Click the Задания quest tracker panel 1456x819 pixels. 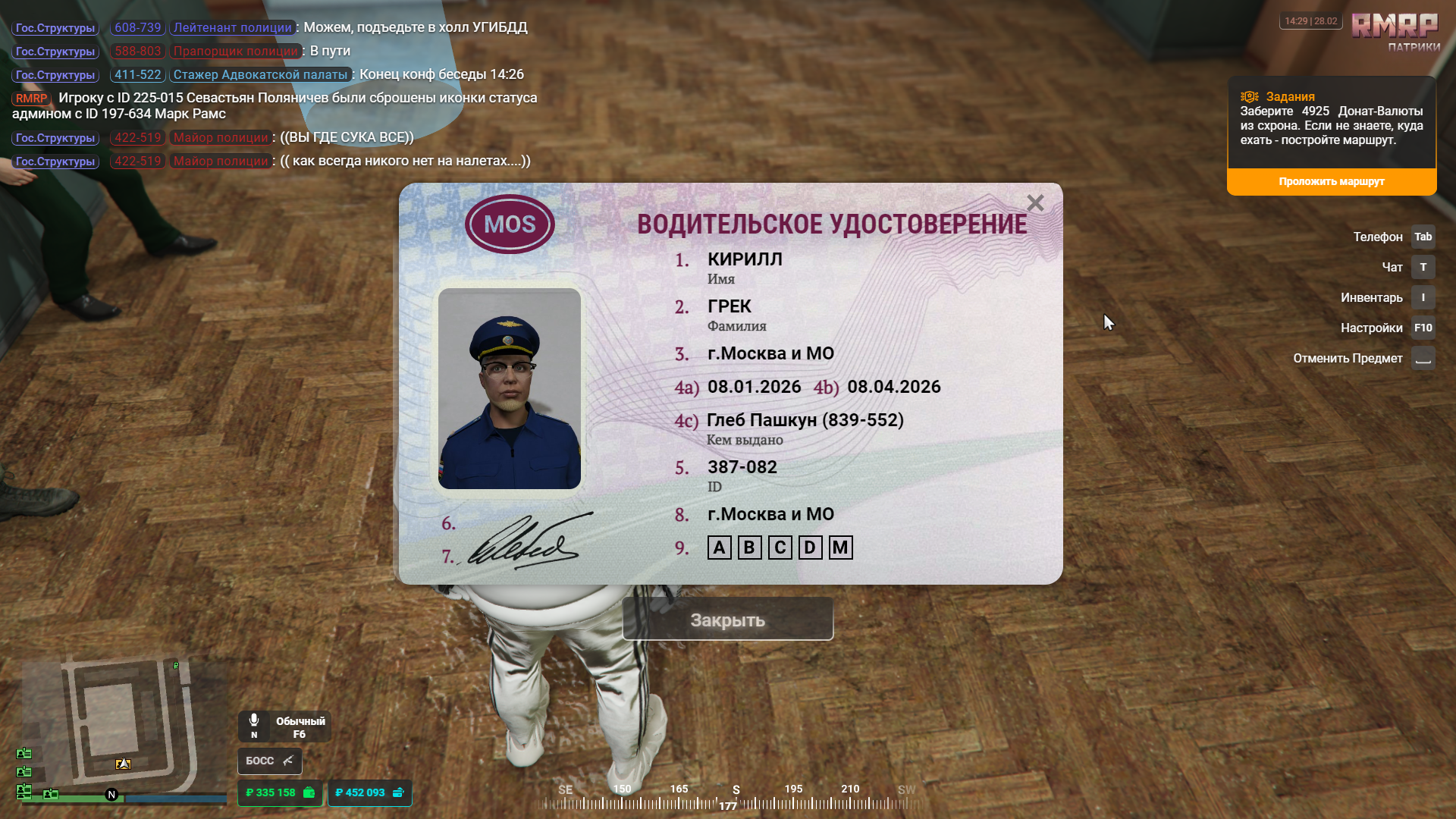click(x=1331, y=121)
